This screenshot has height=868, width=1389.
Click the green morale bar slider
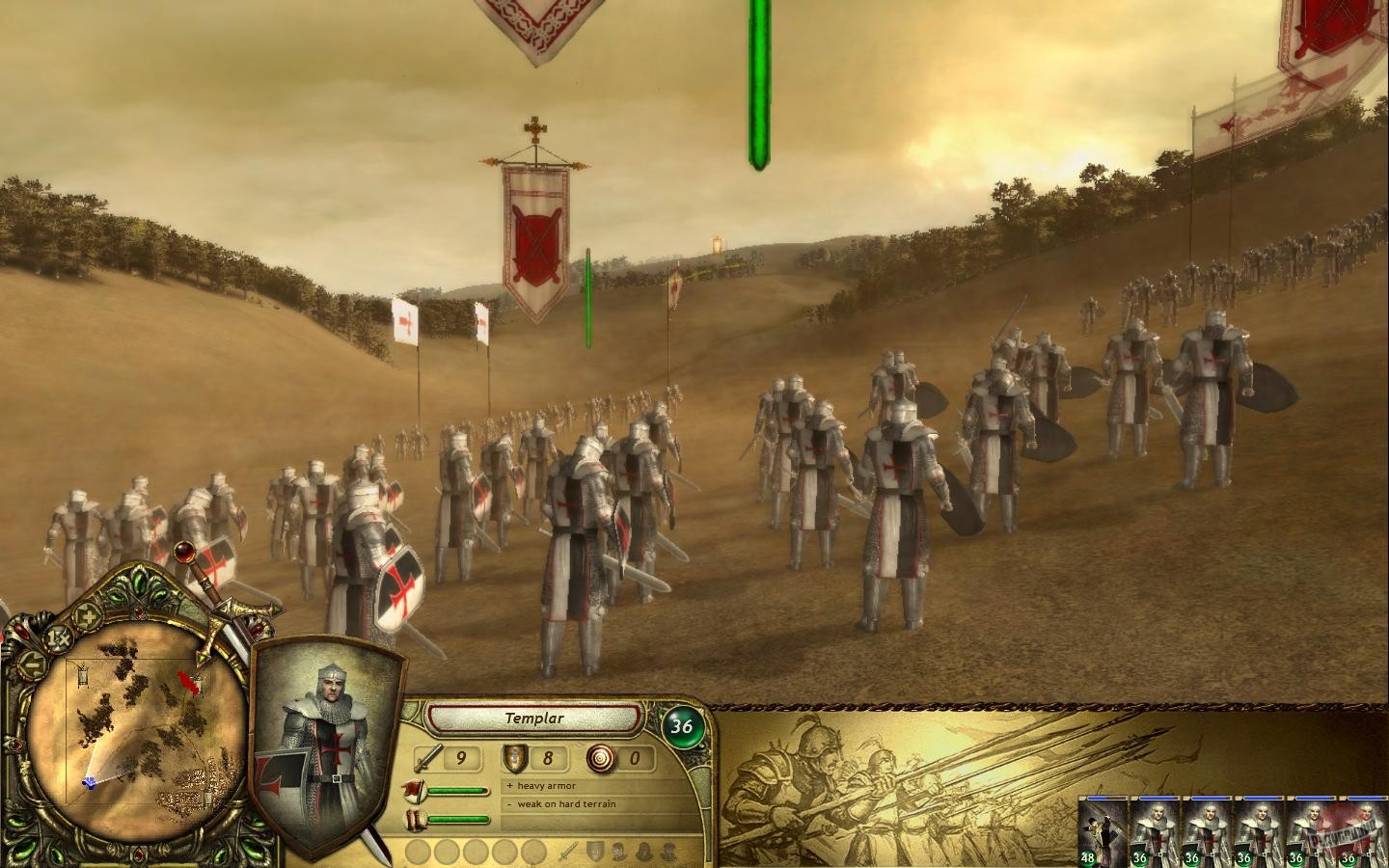[x=457, y=791]
